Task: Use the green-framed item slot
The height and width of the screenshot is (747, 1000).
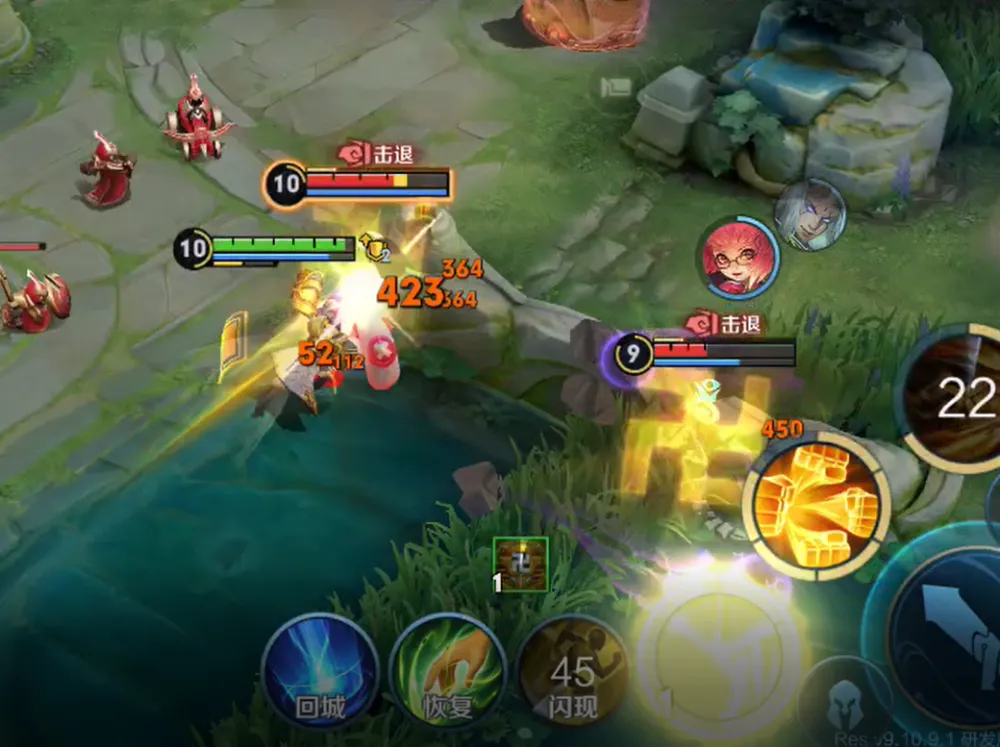Action: pyautogui.click(x=521, y=563)
